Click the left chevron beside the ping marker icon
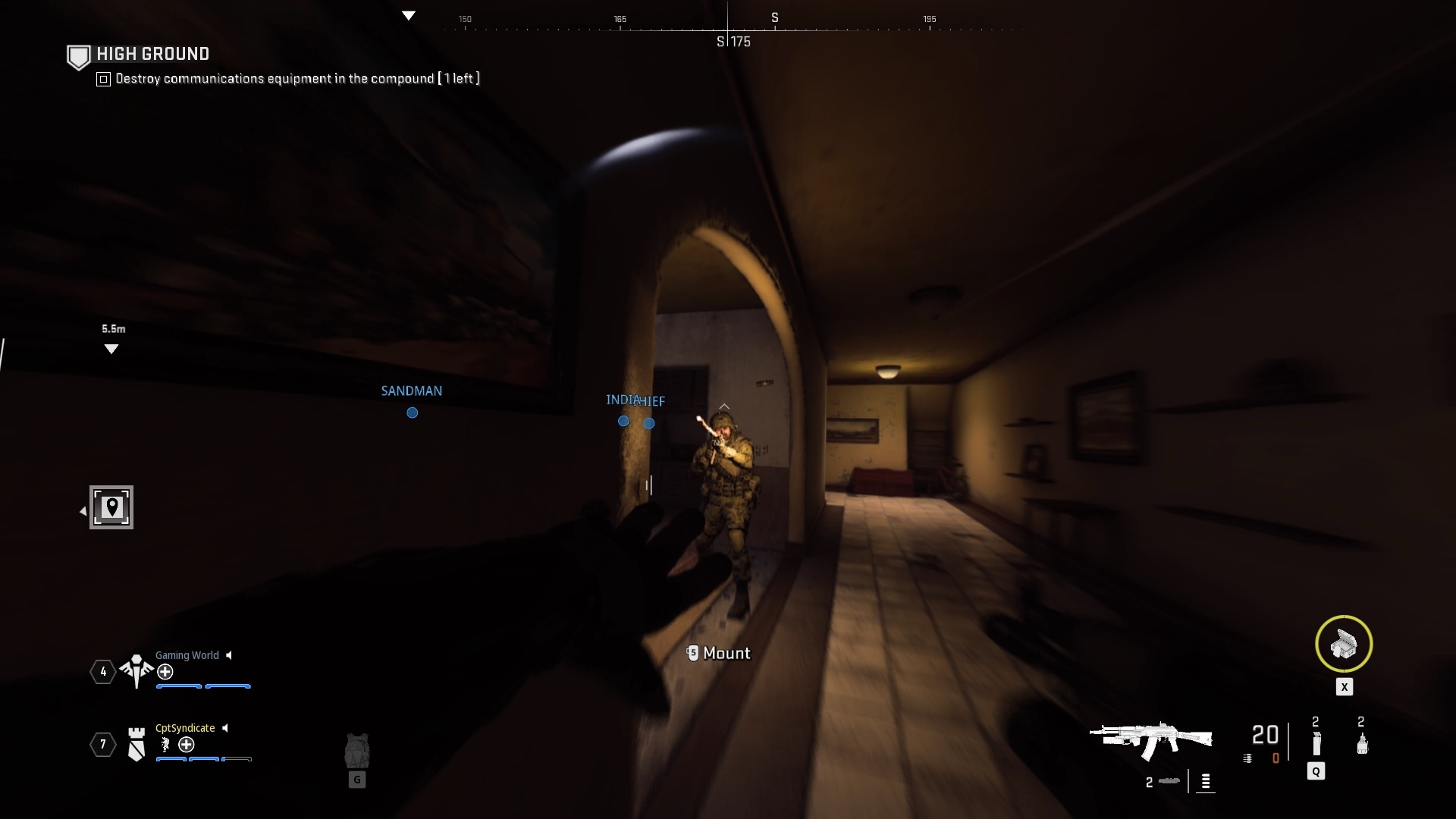Screen dimensions: 1456x819 coord(83,510)
